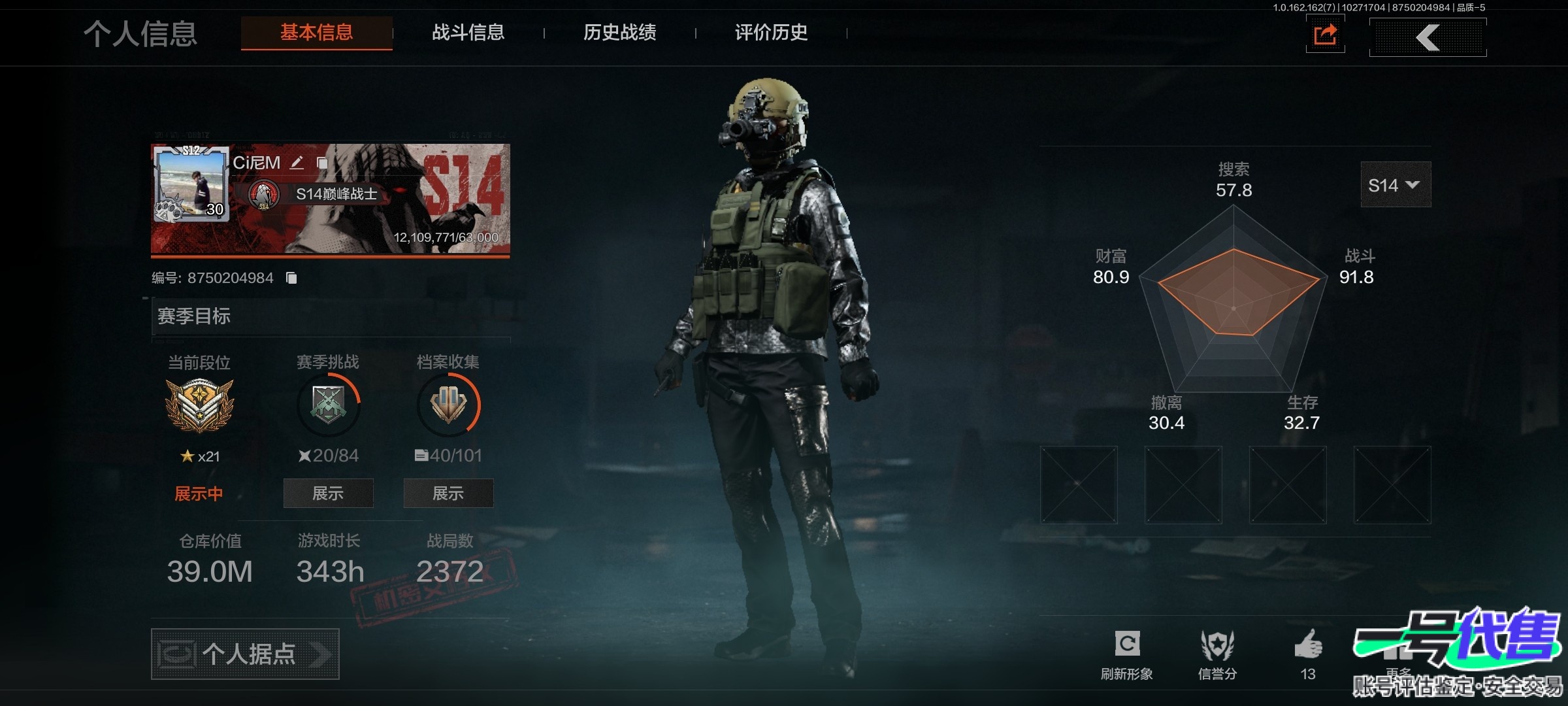
Task: Expand the 赛季目标 section header
Action: 330,316
